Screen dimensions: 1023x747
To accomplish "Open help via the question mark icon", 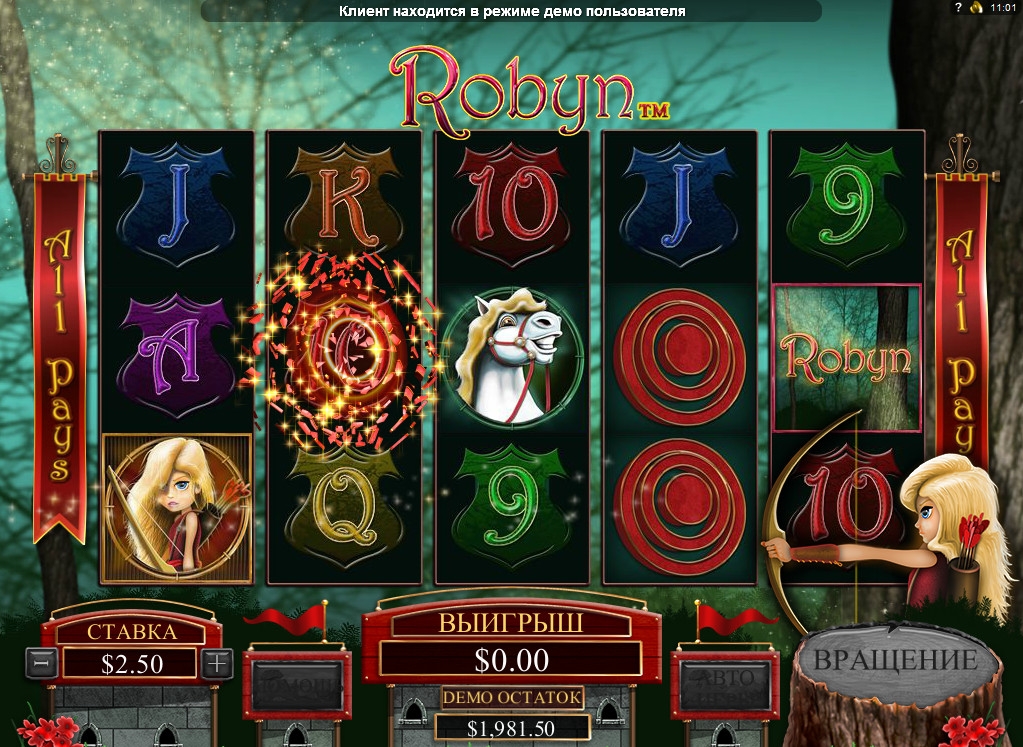I will [958, 8].
